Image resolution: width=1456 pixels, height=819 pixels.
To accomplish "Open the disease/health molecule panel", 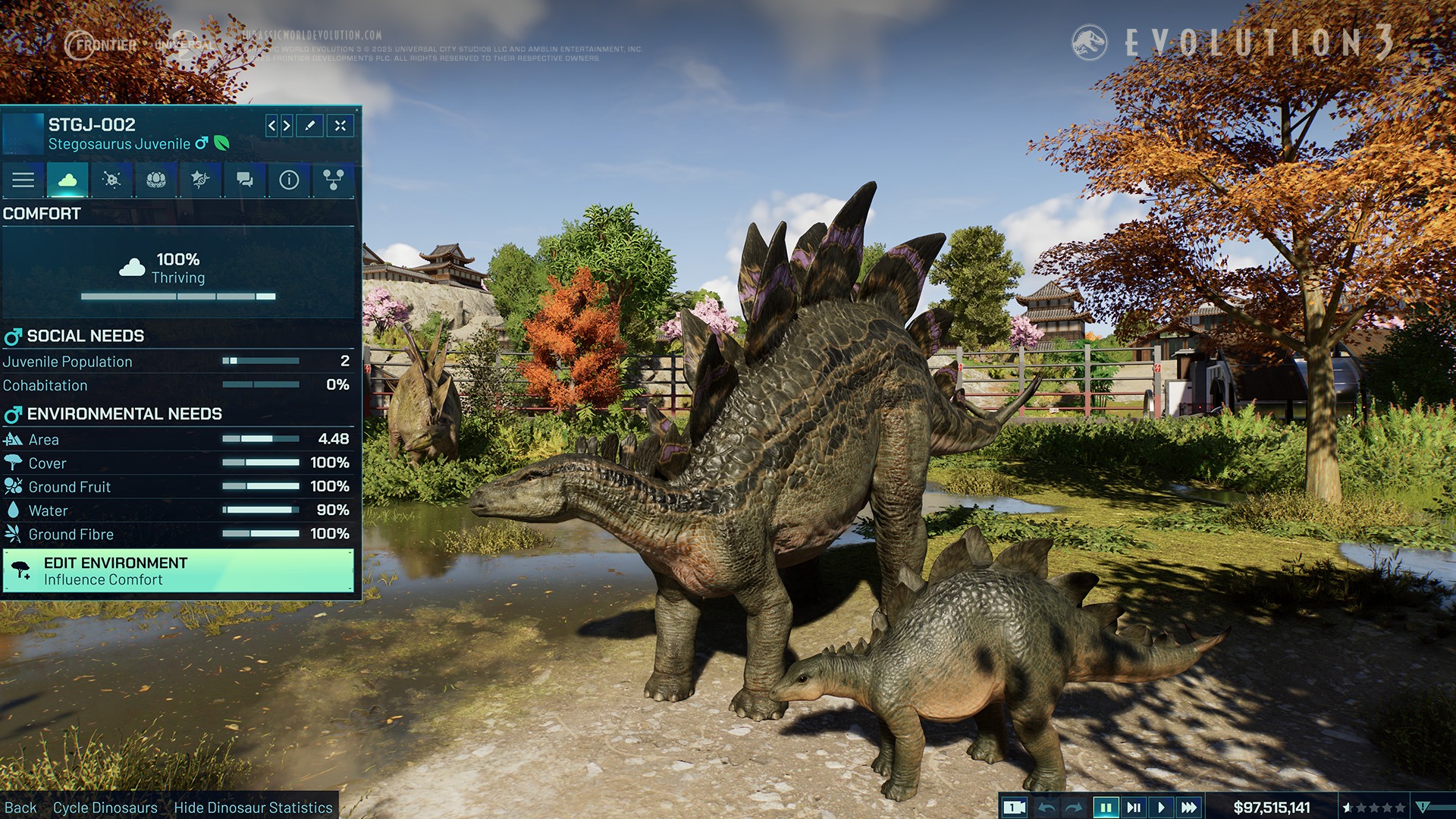I will pos(111,180).
